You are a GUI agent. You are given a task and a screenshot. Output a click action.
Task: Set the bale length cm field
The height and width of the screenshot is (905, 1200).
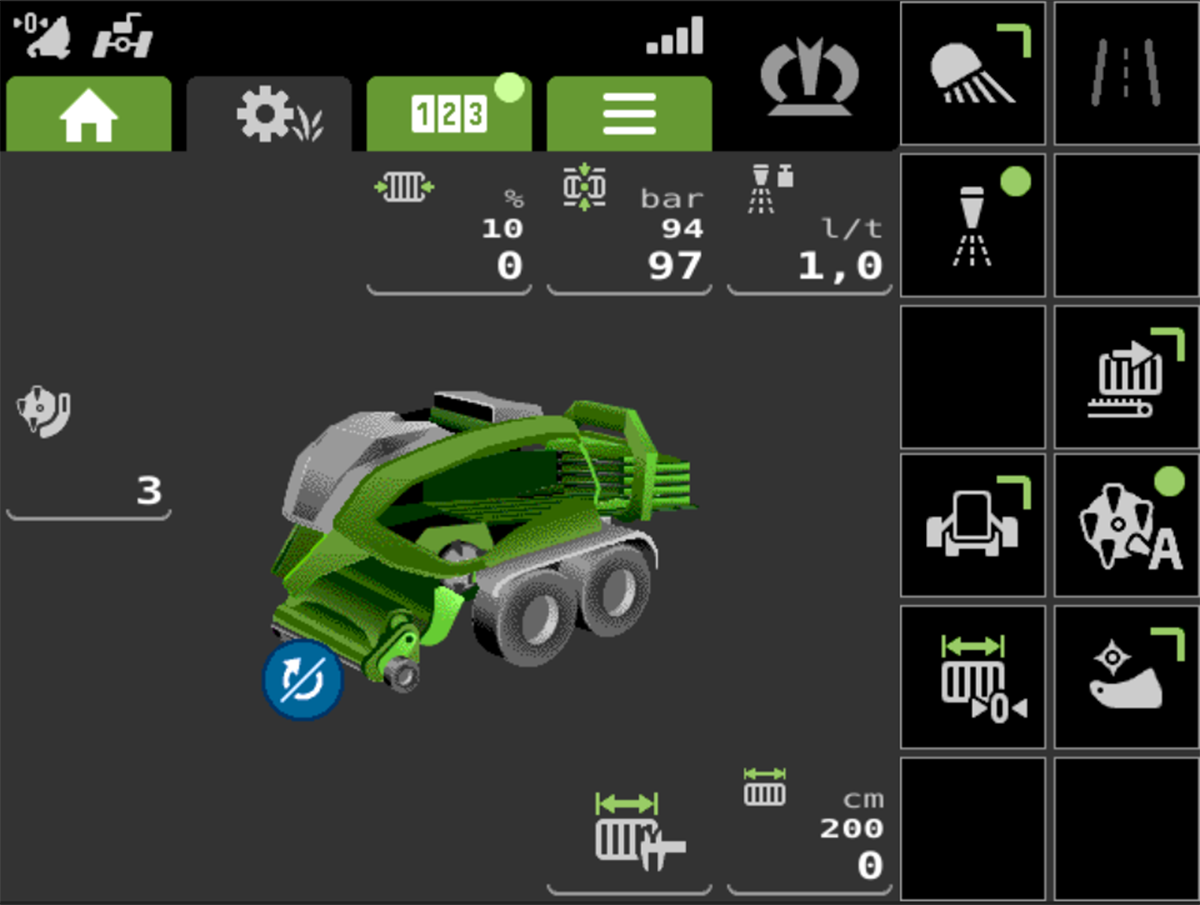(x=809, y=836)
